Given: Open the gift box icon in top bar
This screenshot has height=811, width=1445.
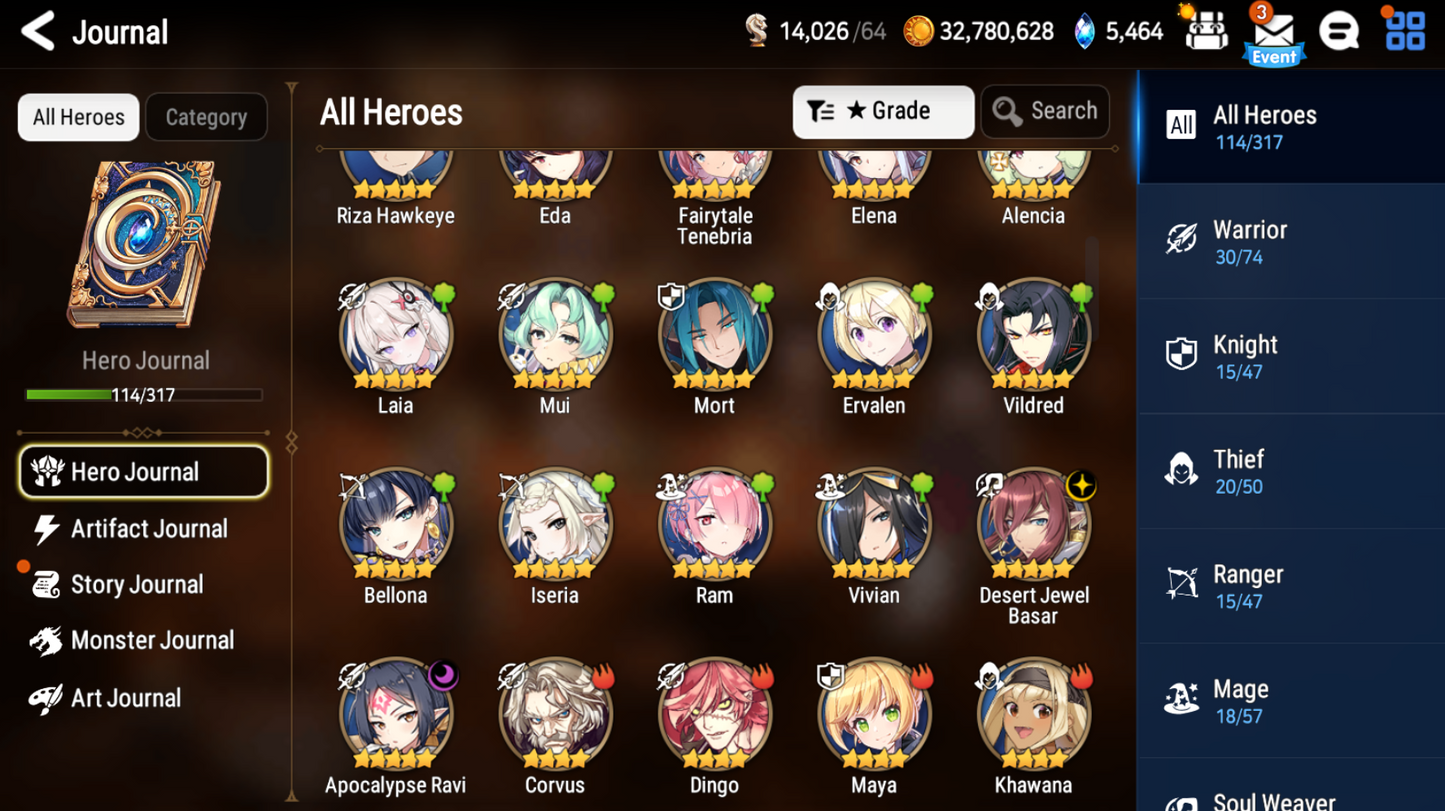Looking at the screenshot, I should tap(1205, 31).
